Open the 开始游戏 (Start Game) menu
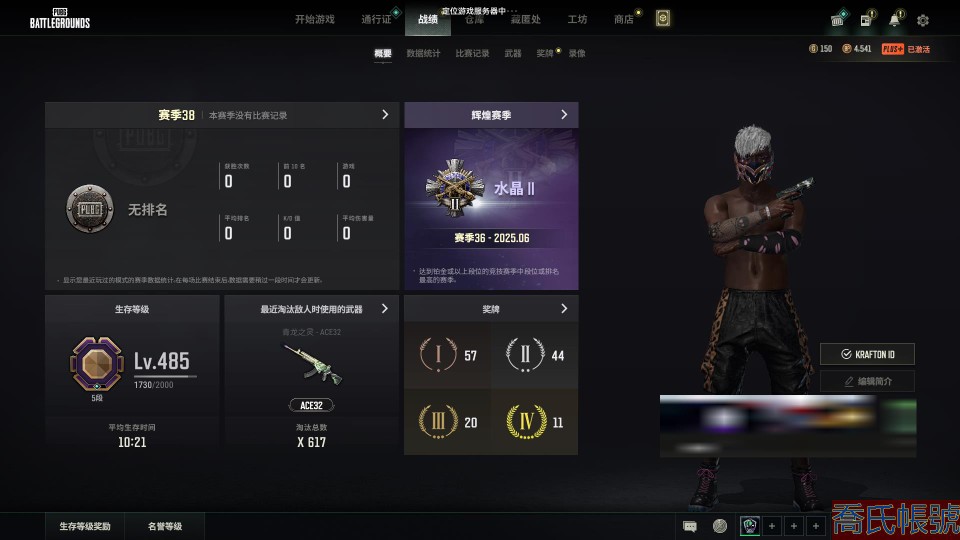The image size is (960, 540). click(315, 19)
